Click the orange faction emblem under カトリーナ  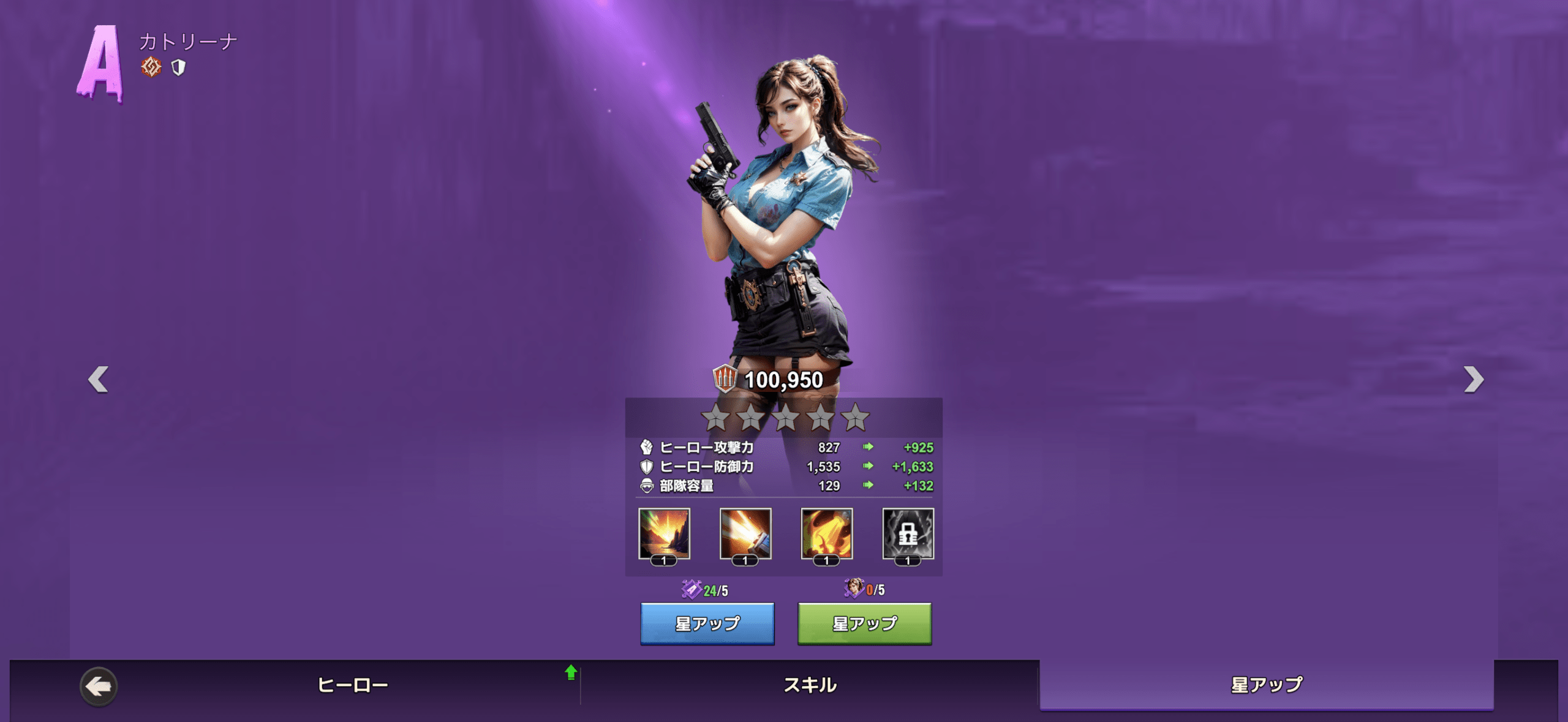[x=151, y=67]
